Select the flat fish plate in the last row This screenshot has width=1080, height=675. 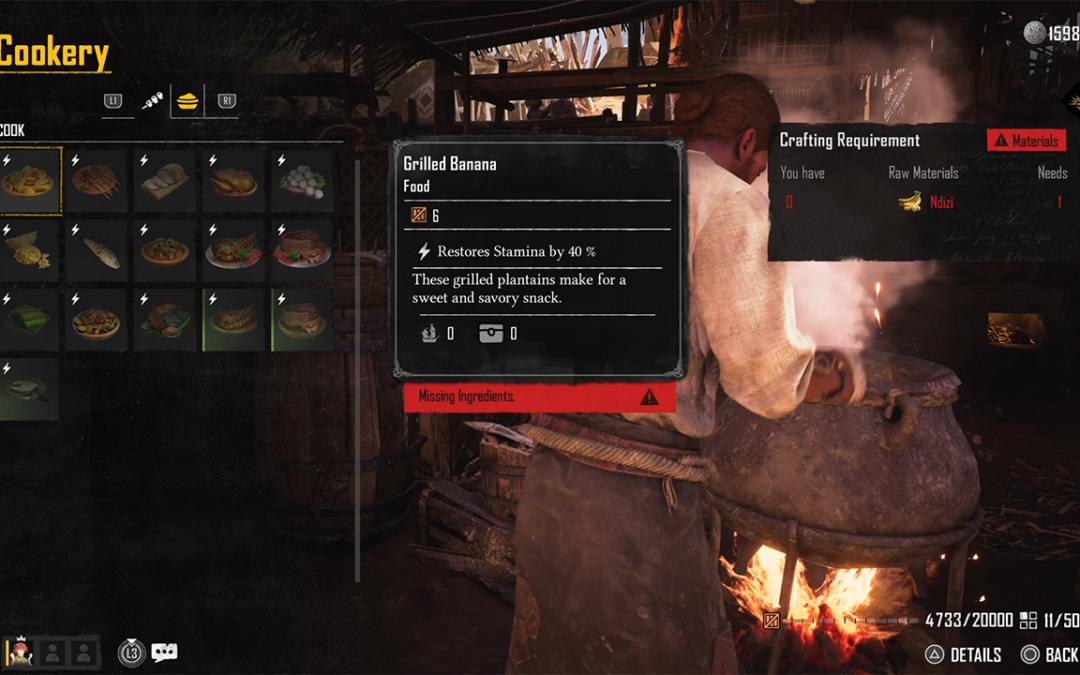pos(28,389)
